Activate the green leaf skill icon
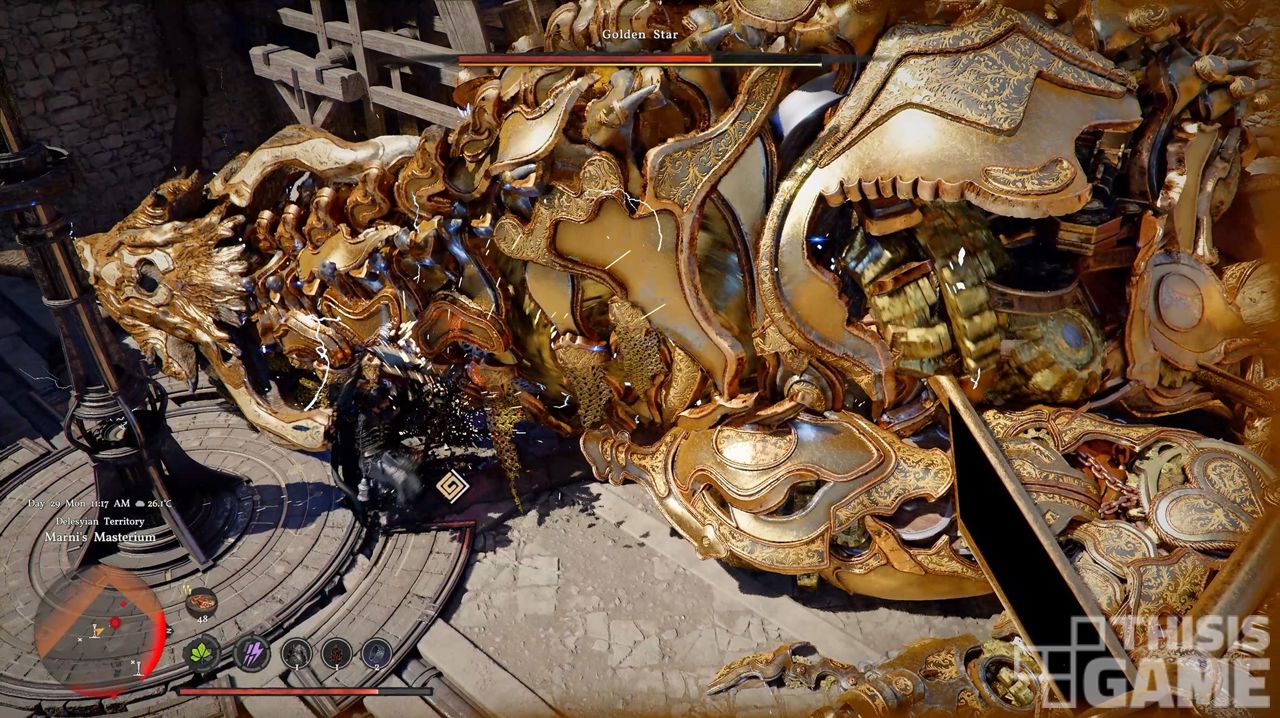 click(202, 654)
